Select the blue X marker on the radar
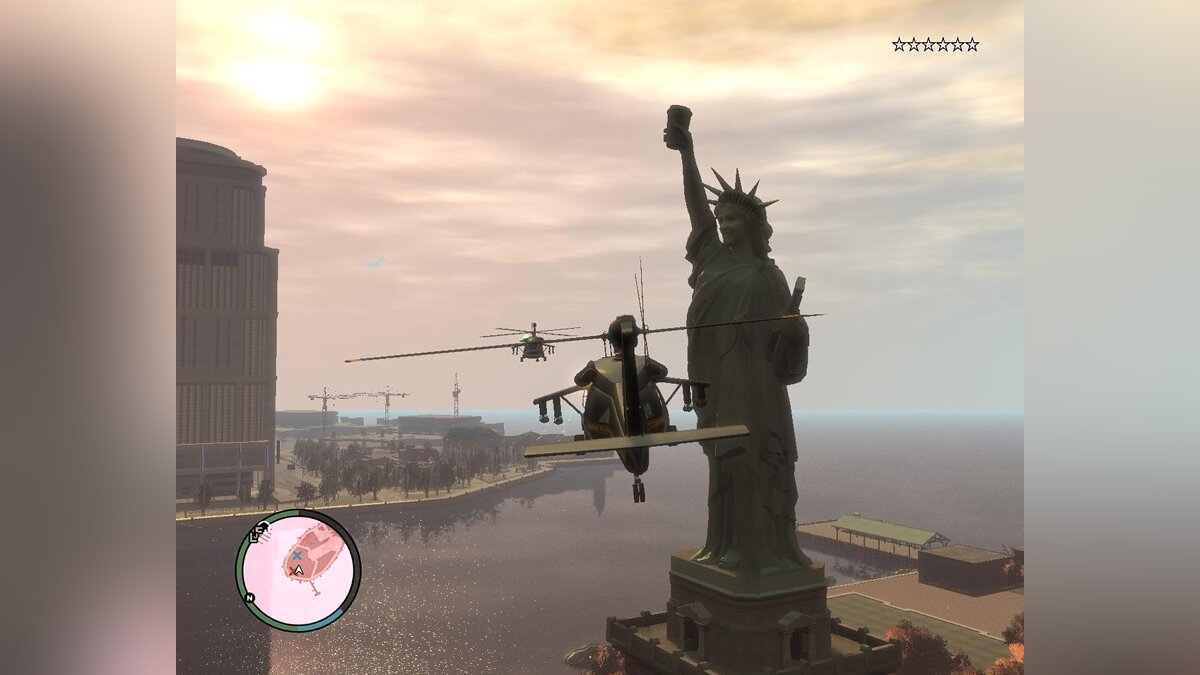Image resolution: width=1200 pixels, height=675 pixels. pos(297,554)
